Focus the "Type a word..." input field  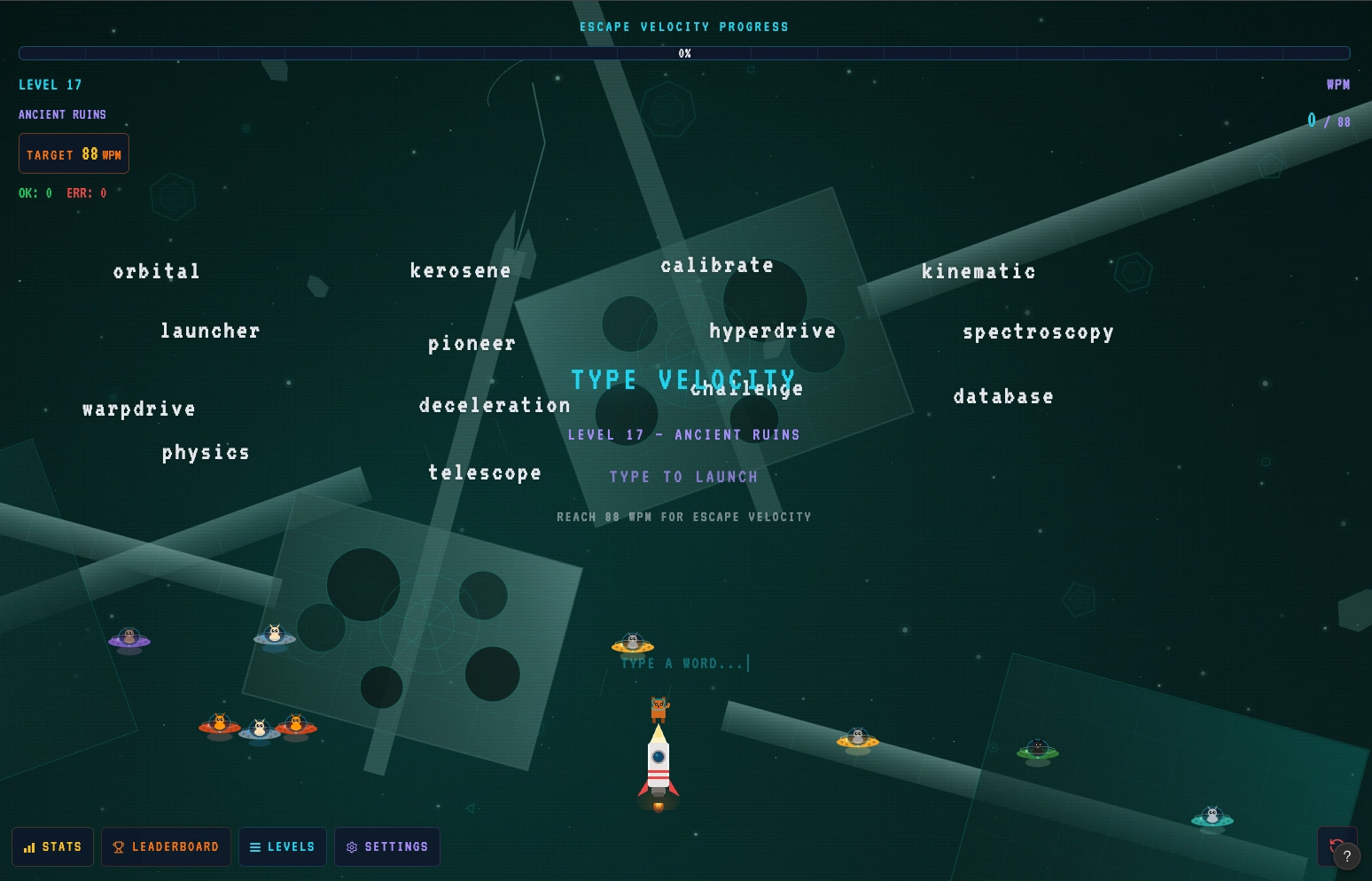682,663
